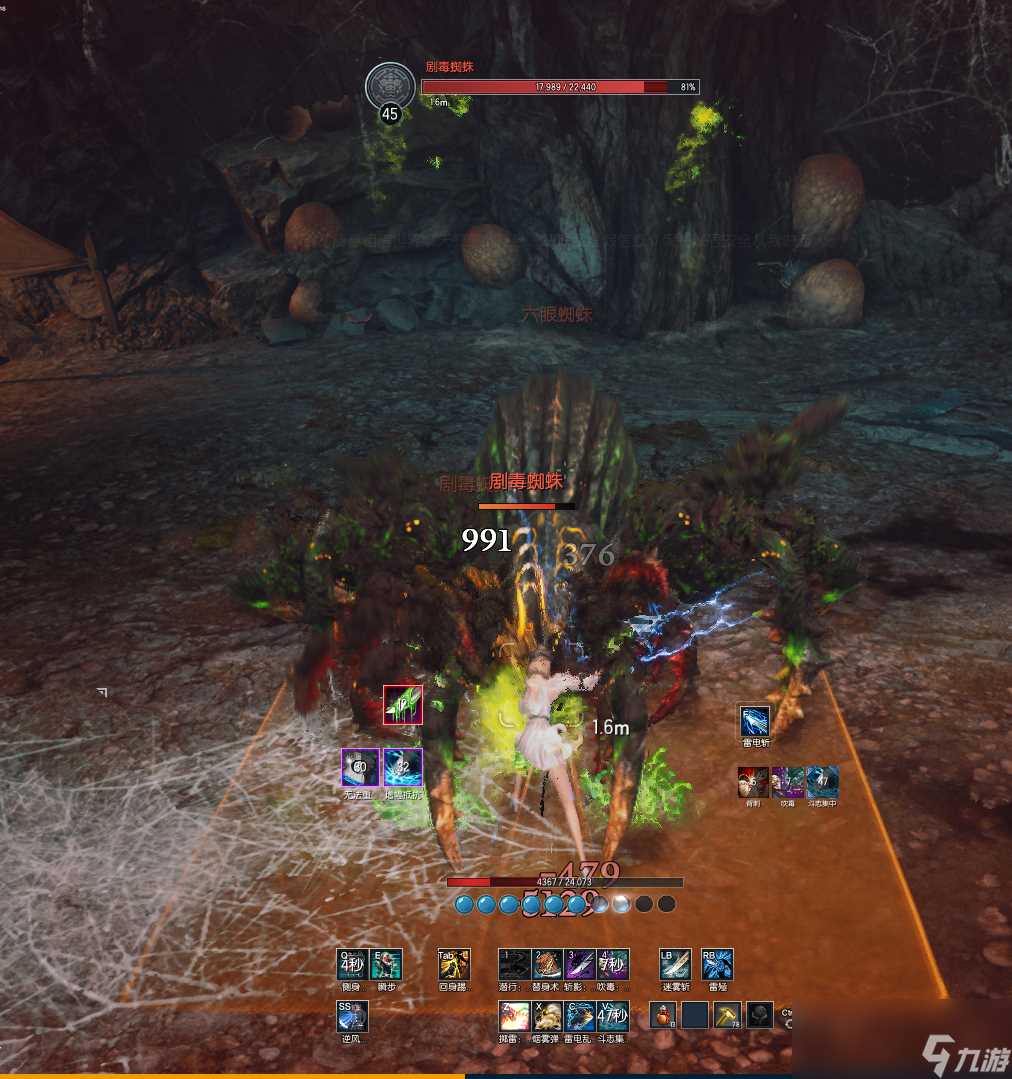Click the 雷电斩 skill prompt icon
Screen dimensions: 1012x1079
755,720
